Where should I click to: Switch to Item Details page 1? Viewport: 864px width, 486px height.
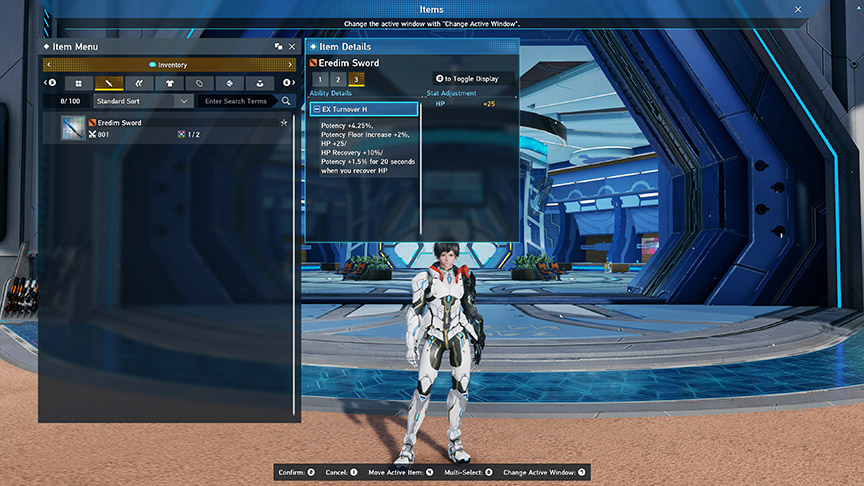(x=320, y=79)
